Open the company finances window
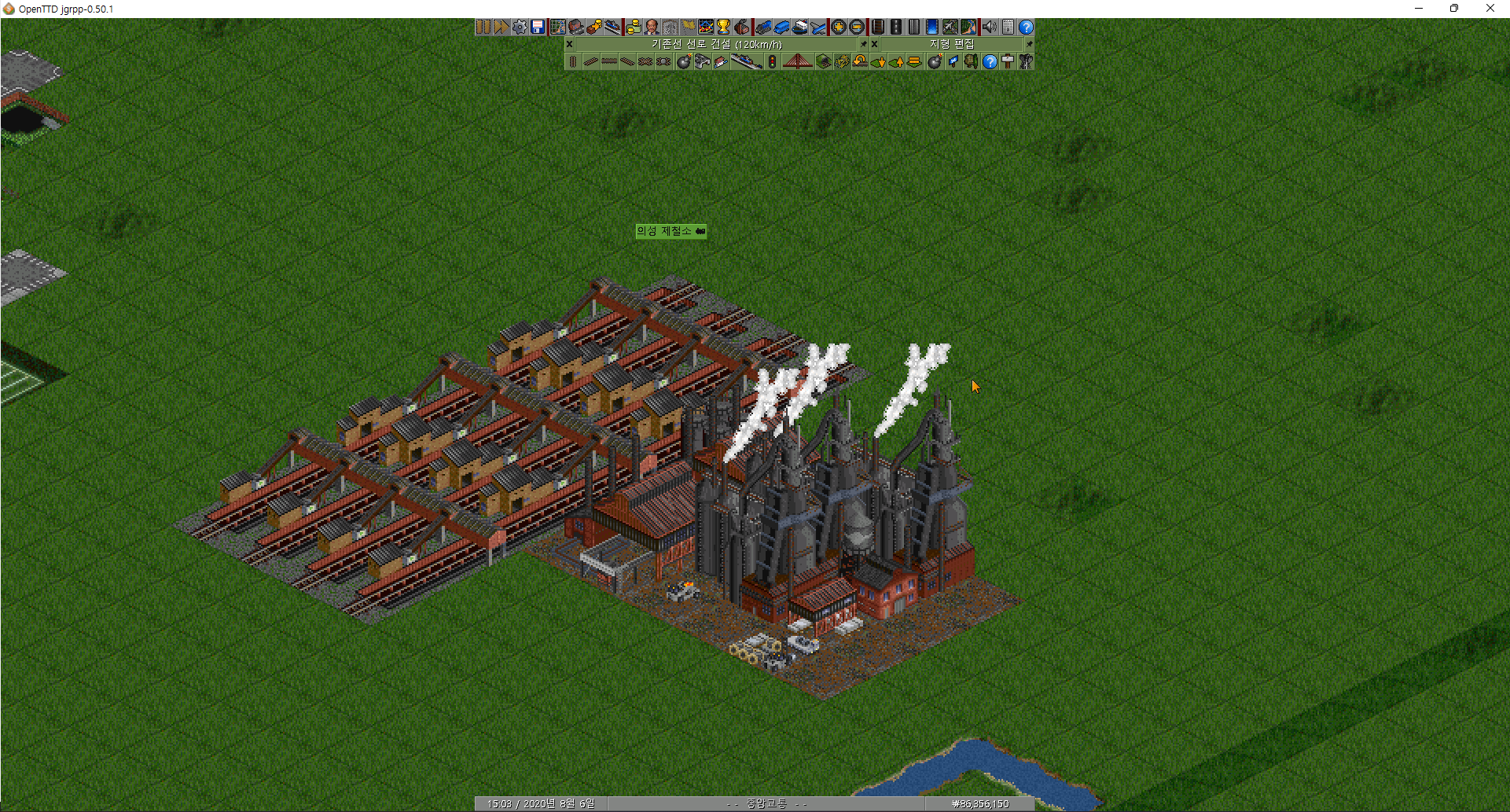The height and width of the screenshot is (812, 1510). click(x=634, y=27)
